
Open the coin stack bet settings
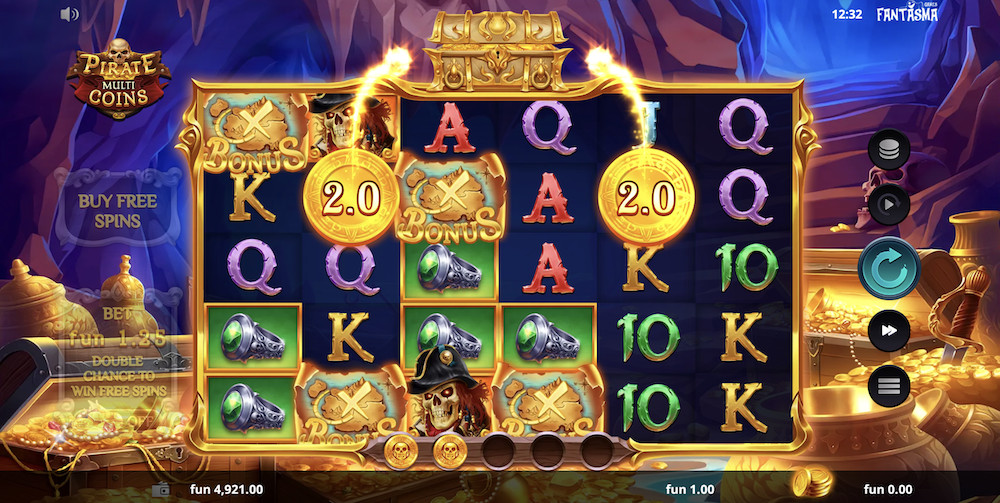888,150
